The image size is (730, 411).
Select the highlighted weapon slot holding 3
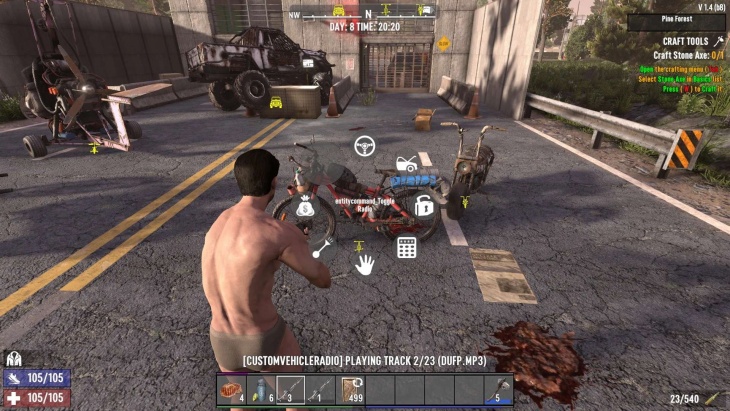click(290, 390)
